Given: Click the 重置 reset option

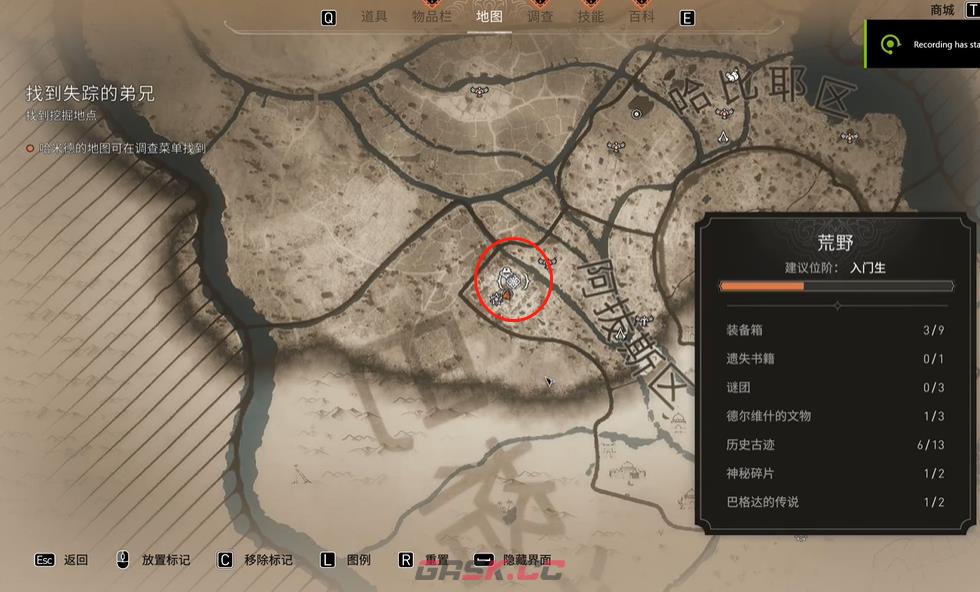Looking at the screenshot, I should pyautogui.click(x=436, y=560).
